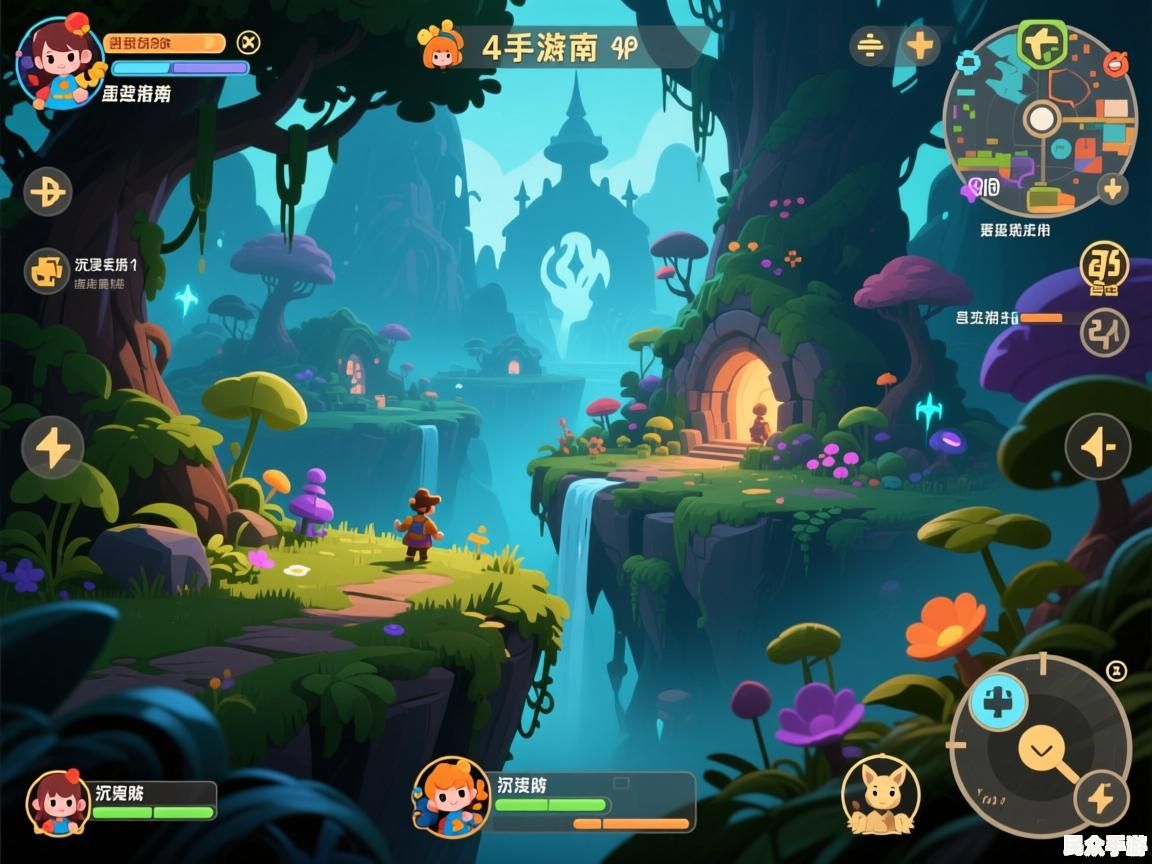Click the plus button beside the divide-sign button
The height and width of the screenshot is (864, 1152).
click(920, 45)
